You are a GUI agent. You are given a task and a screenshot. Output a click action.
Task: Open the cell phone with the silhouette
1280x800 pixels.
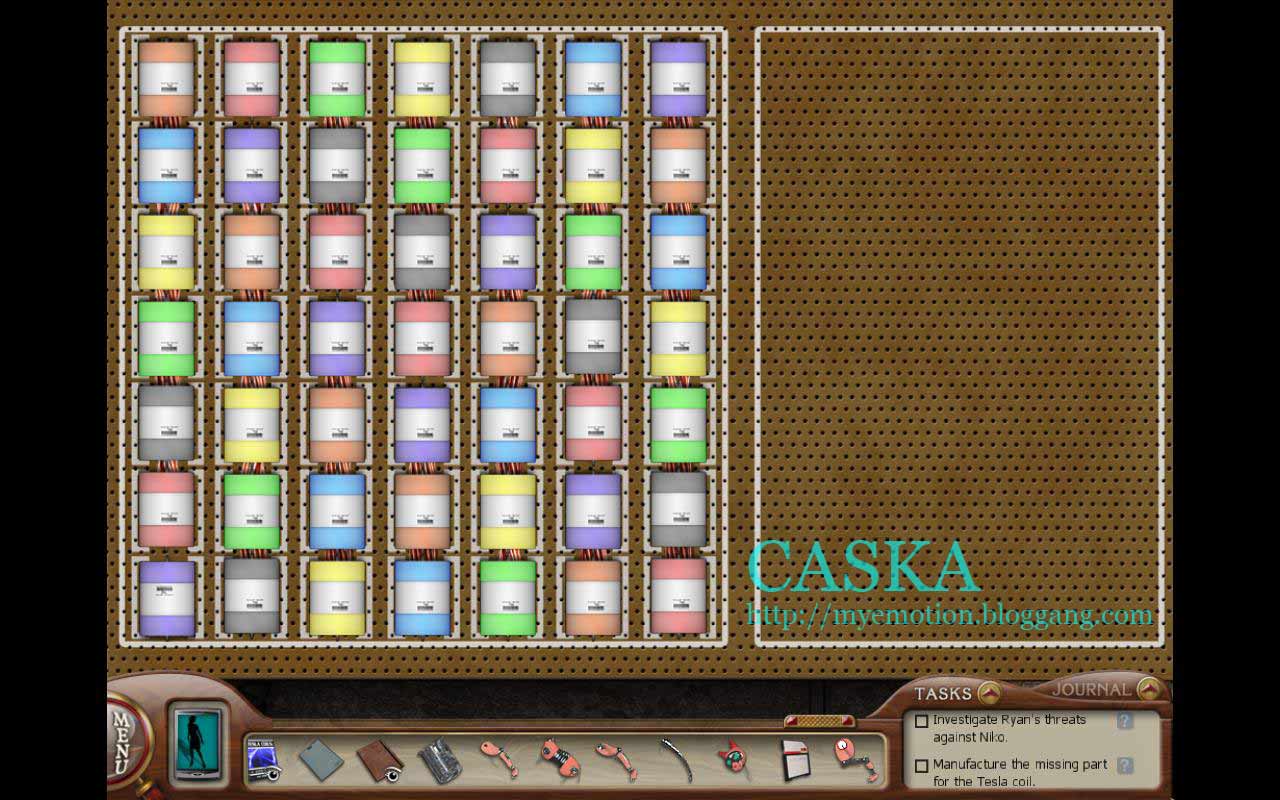tap(196, 742)
